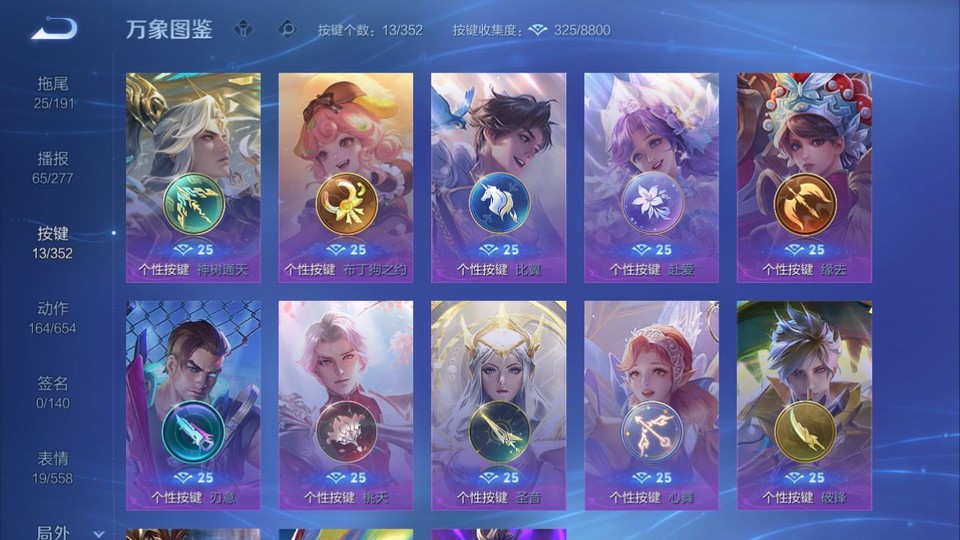The height and width of the screenshot is (540, 960).
Task: Switch to the 播报 tab
Action: [x=53, y=167]
